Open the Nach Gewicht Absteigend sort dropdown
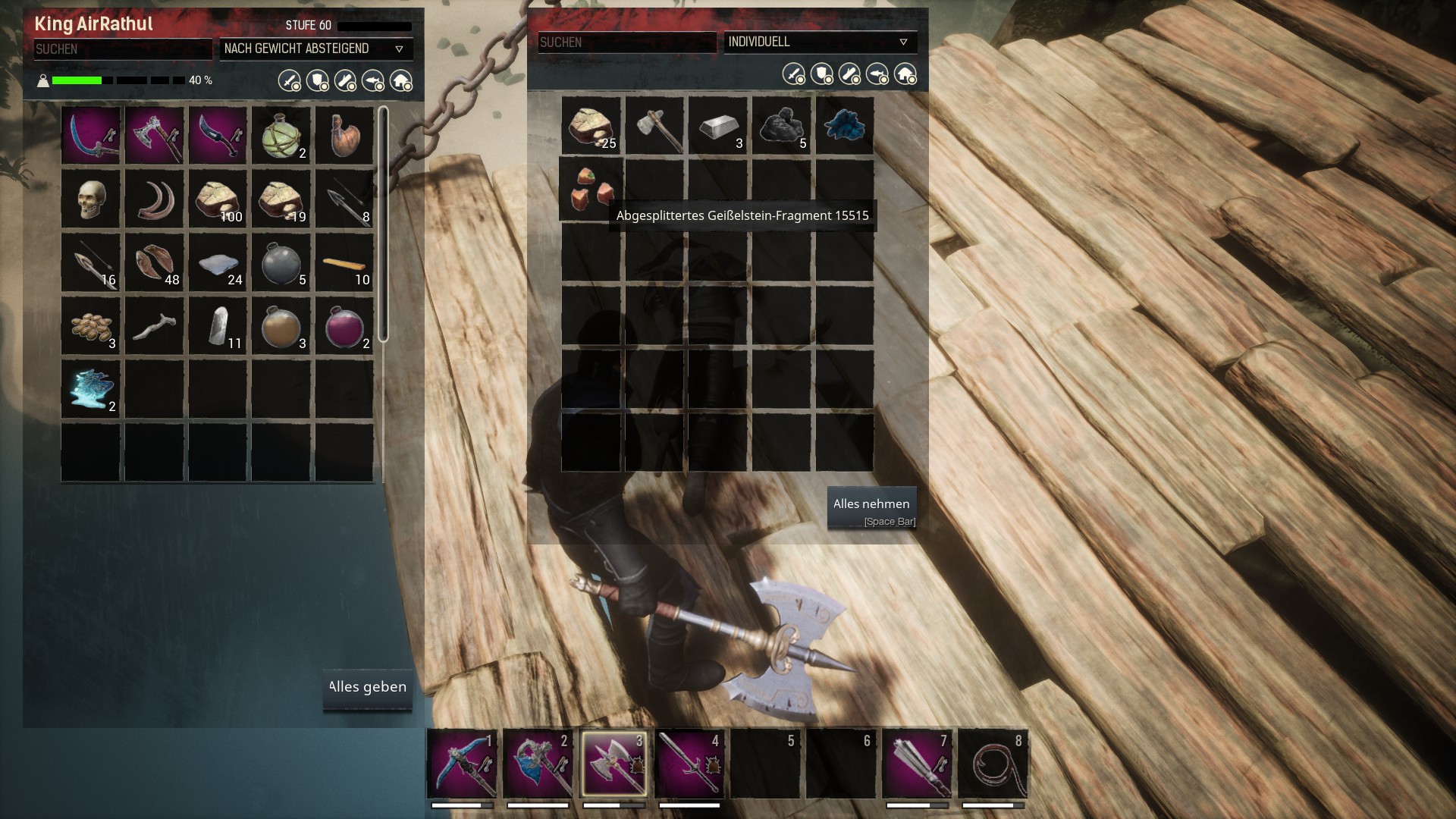The image size is (1456, 819). click(x=315, y=49)
